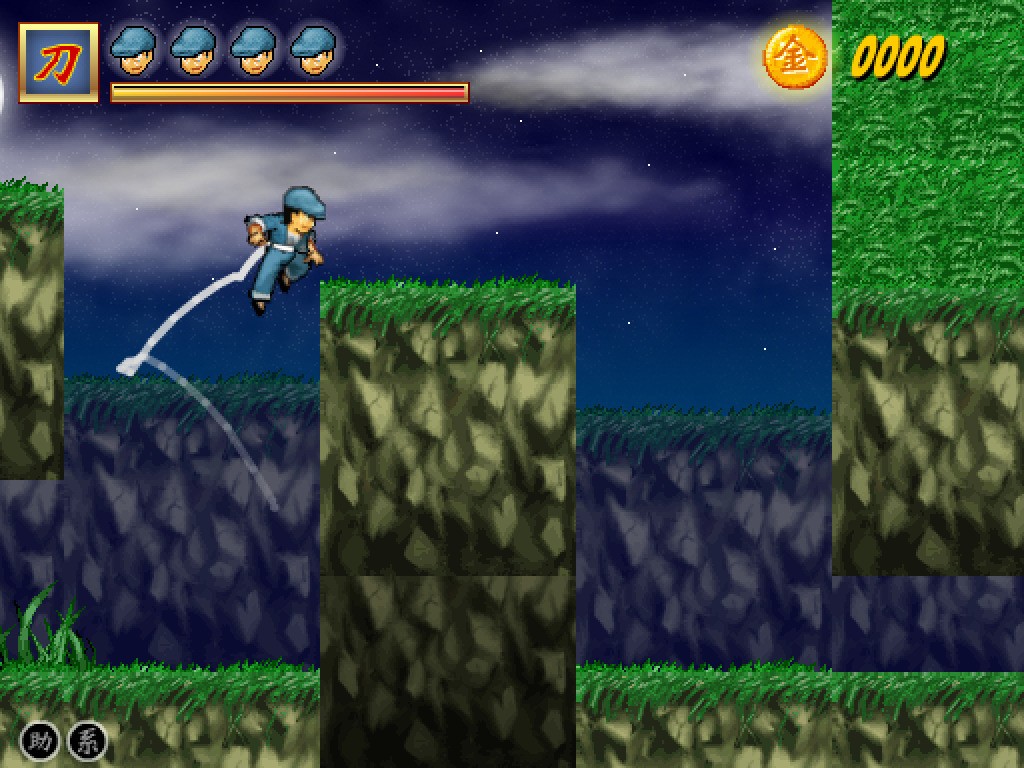Open the 系 system round button
1024x768 pixels.
tap(87, 741)
